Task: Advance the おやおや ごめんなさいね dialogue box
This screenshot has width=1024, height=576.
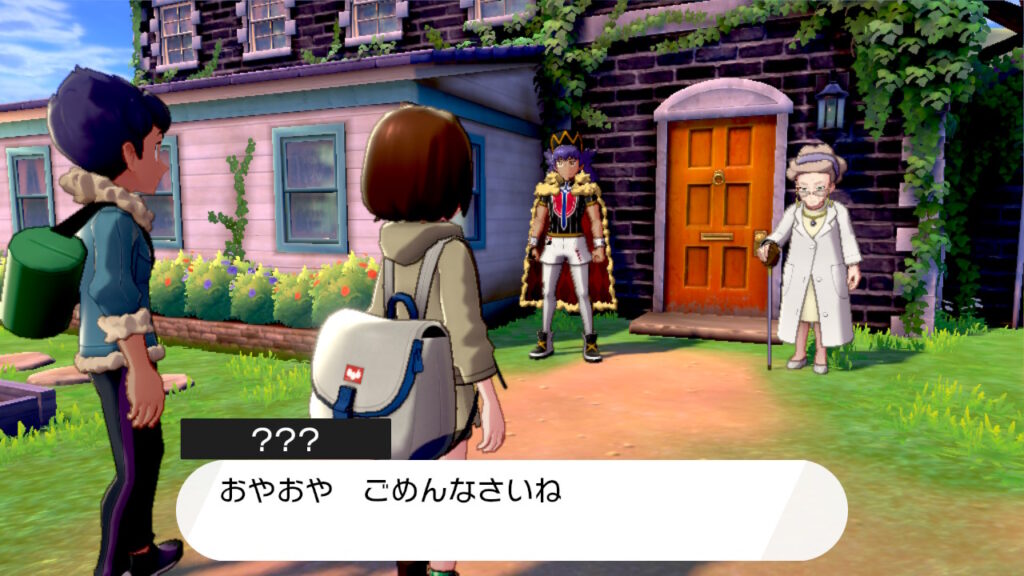Action: pos(511,509)
